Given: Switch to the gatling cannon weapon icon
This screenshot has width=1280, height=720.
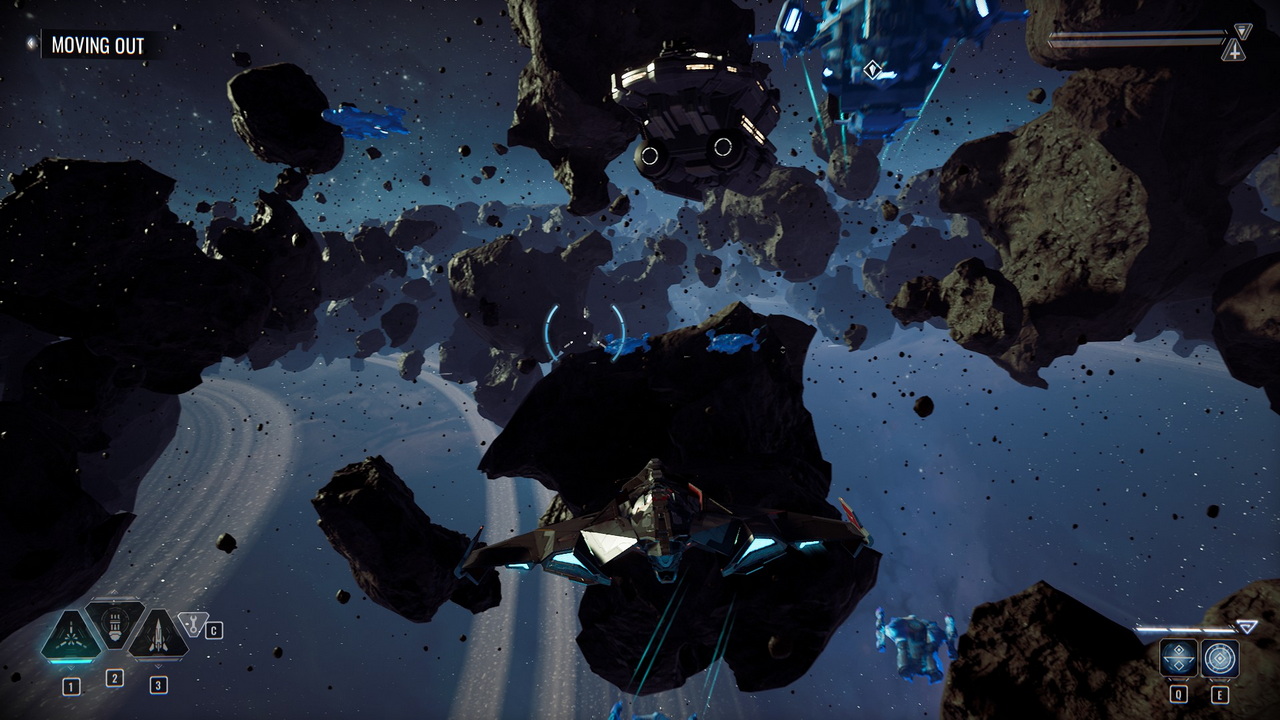Looking at the screenshot, I should tap(115, 626).
